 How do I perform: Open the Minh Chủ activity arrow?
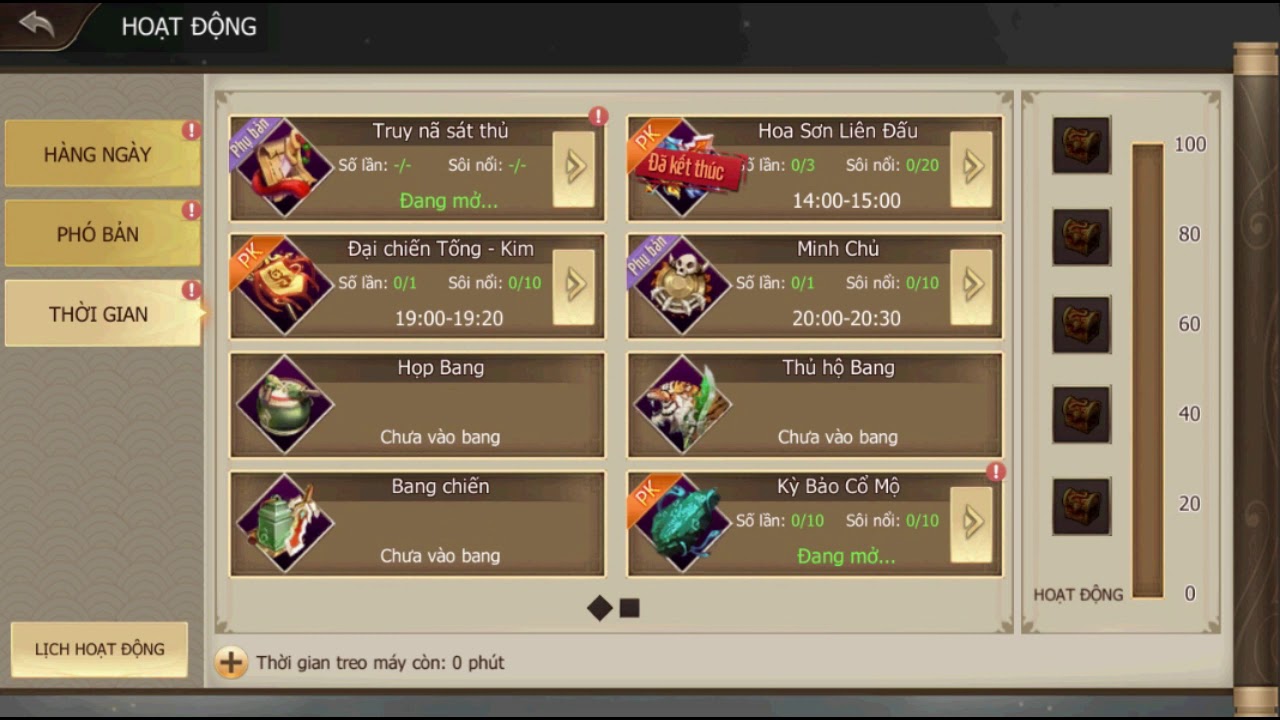[x=971, y=286]
